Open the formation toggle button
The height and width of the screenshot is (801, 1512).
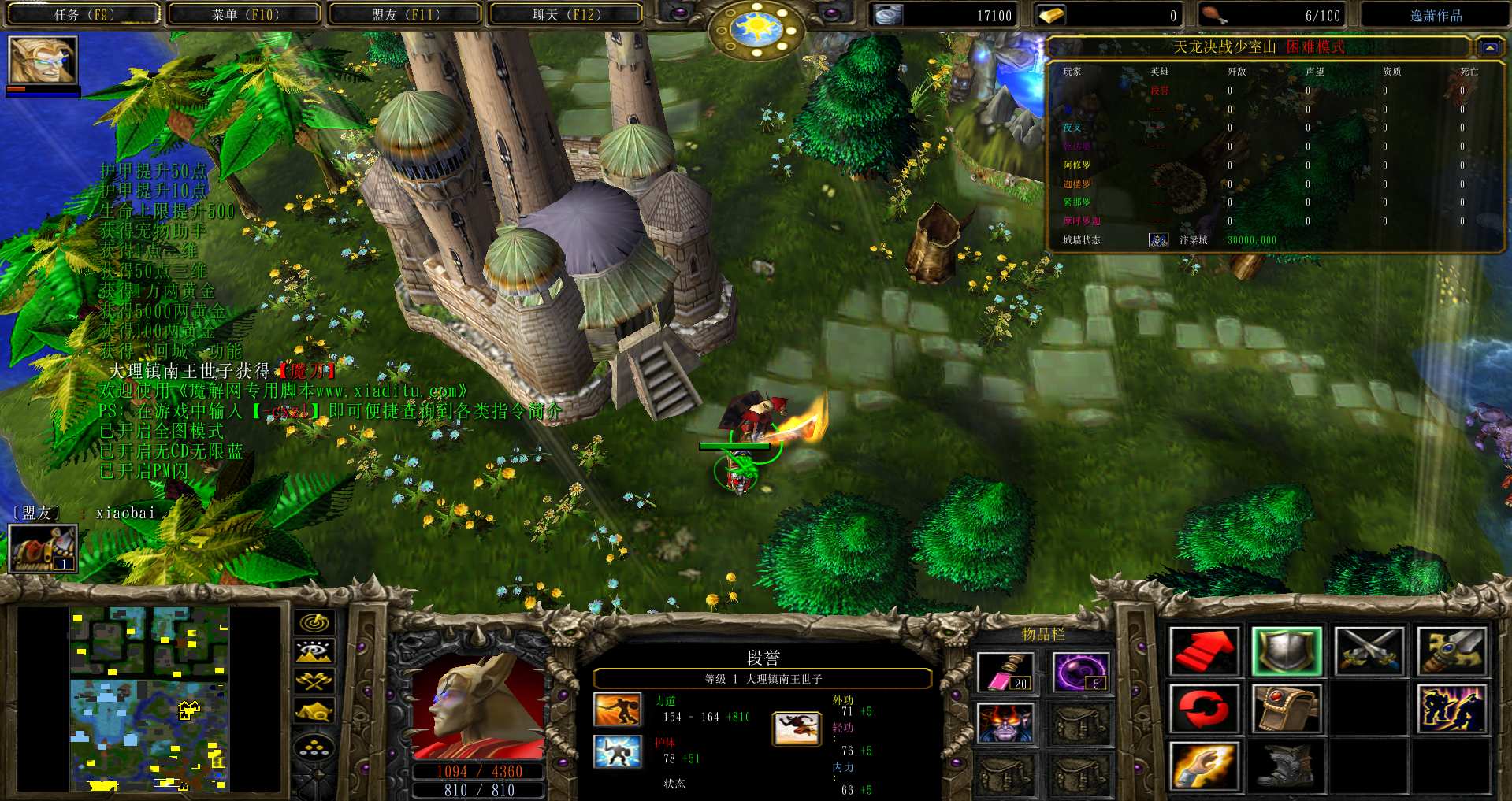pos(314,747)
